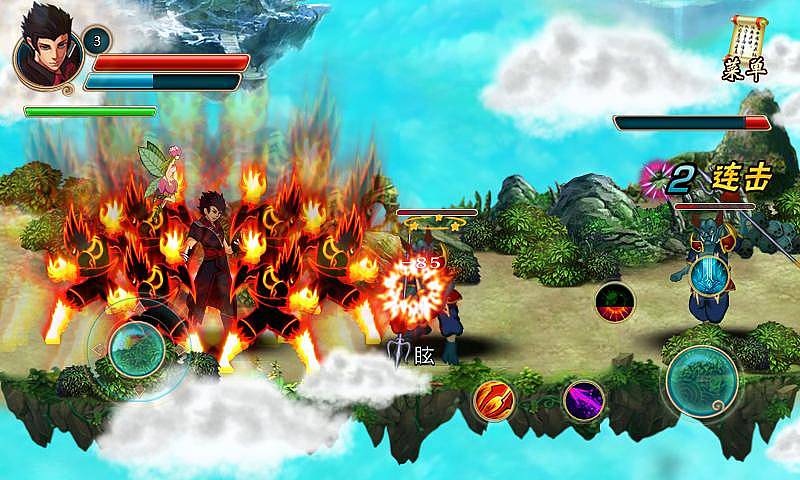Screen dimensions: 800x480
Task: Hit the large teal attack button
Action: (703, 379)
